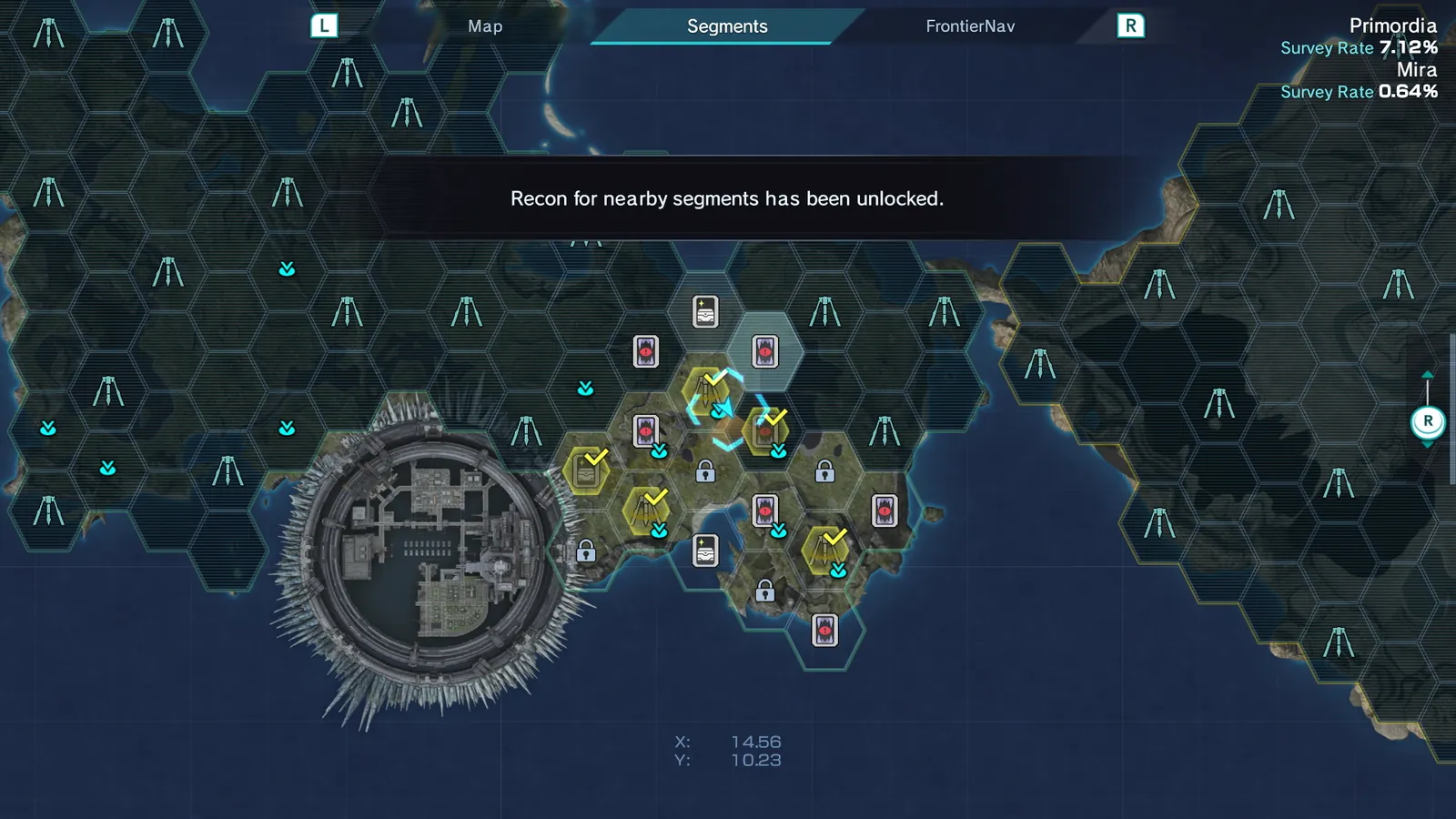The width and height of the screenshot is (1456, 819).
Task: Switch to the Map tab
Action: coord(484,26)
